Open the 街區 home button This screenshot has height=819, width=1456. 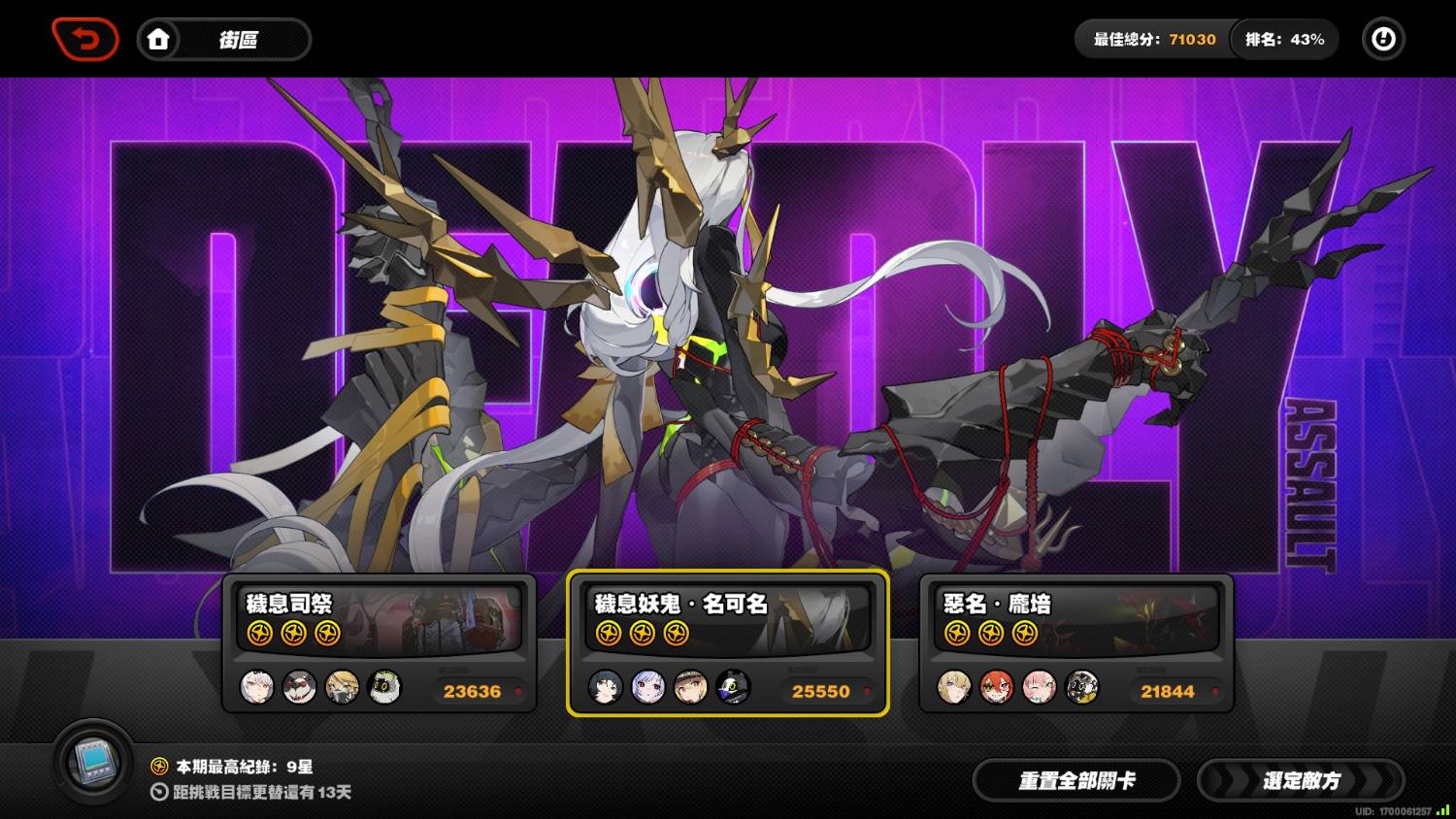click(x=223, y=40)
